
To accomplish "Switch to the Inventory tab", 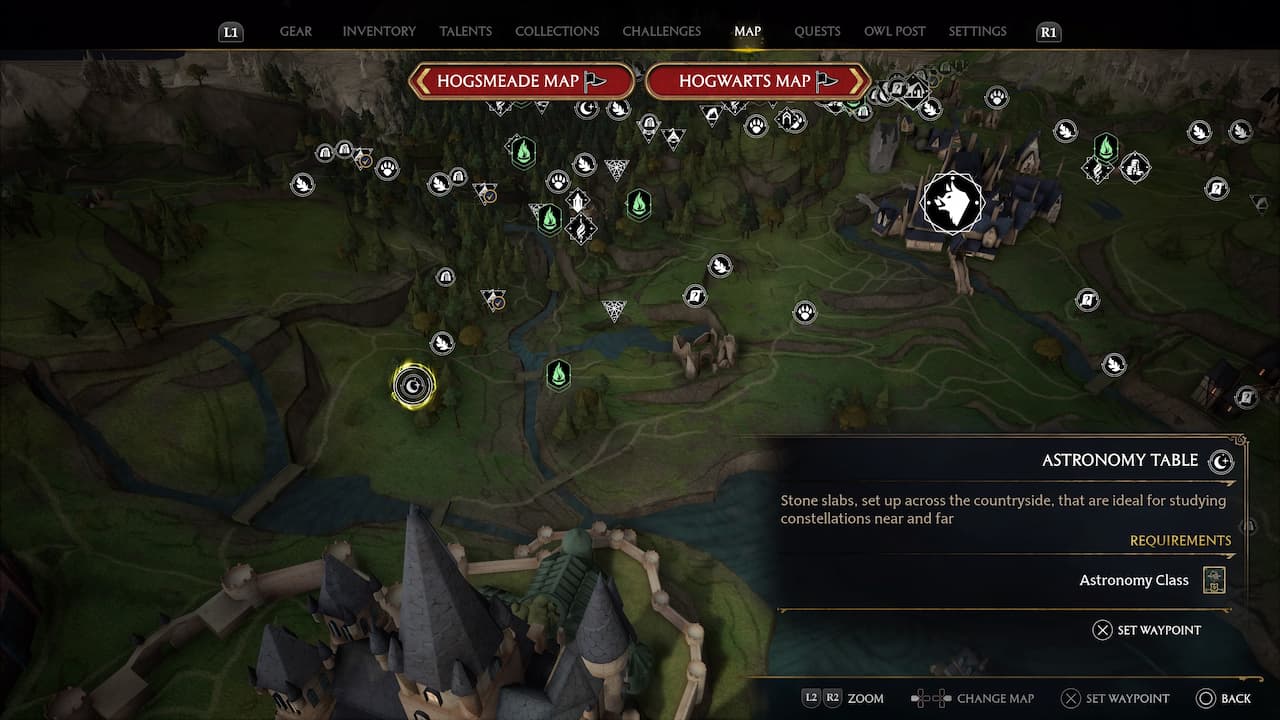I will (379, 31).
